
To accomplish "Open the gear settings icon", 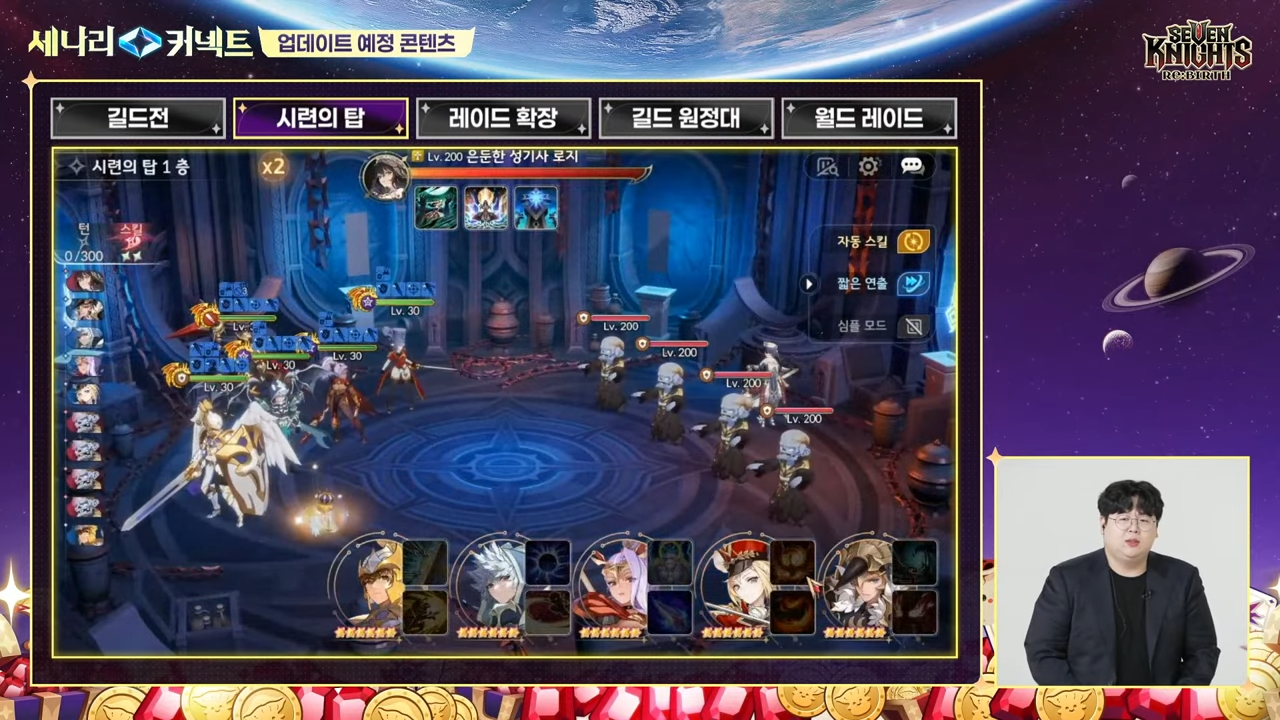I will pos(869,167).
